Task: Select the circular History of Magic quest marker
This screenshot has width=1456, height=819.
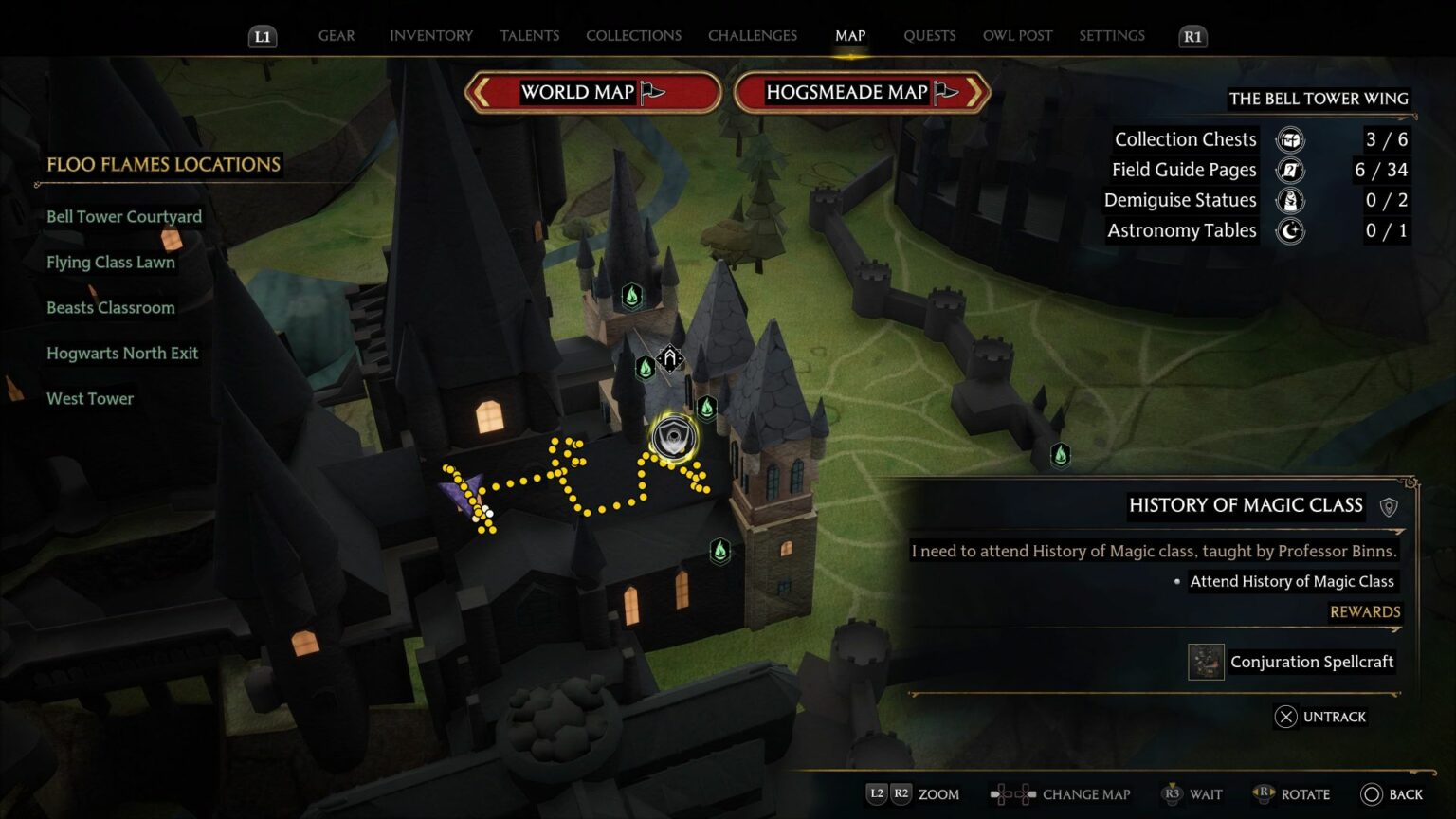Action: click(673, 437)
